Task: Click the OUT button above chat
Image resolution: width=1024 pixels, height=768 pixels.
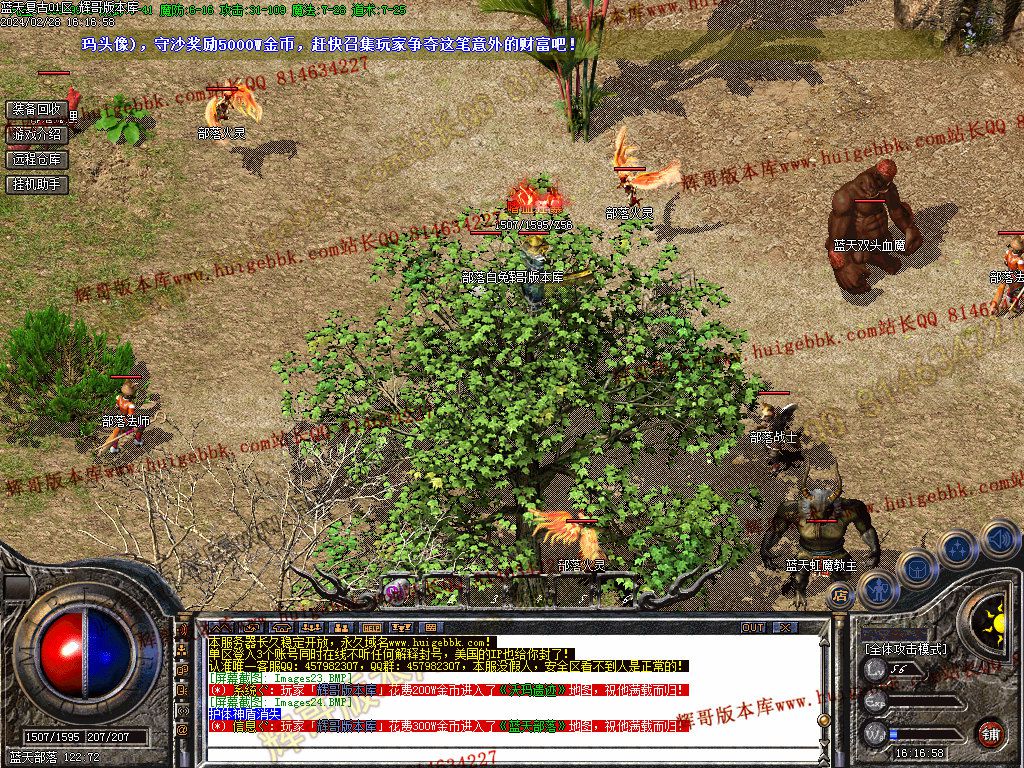Action: click(753, 627)
